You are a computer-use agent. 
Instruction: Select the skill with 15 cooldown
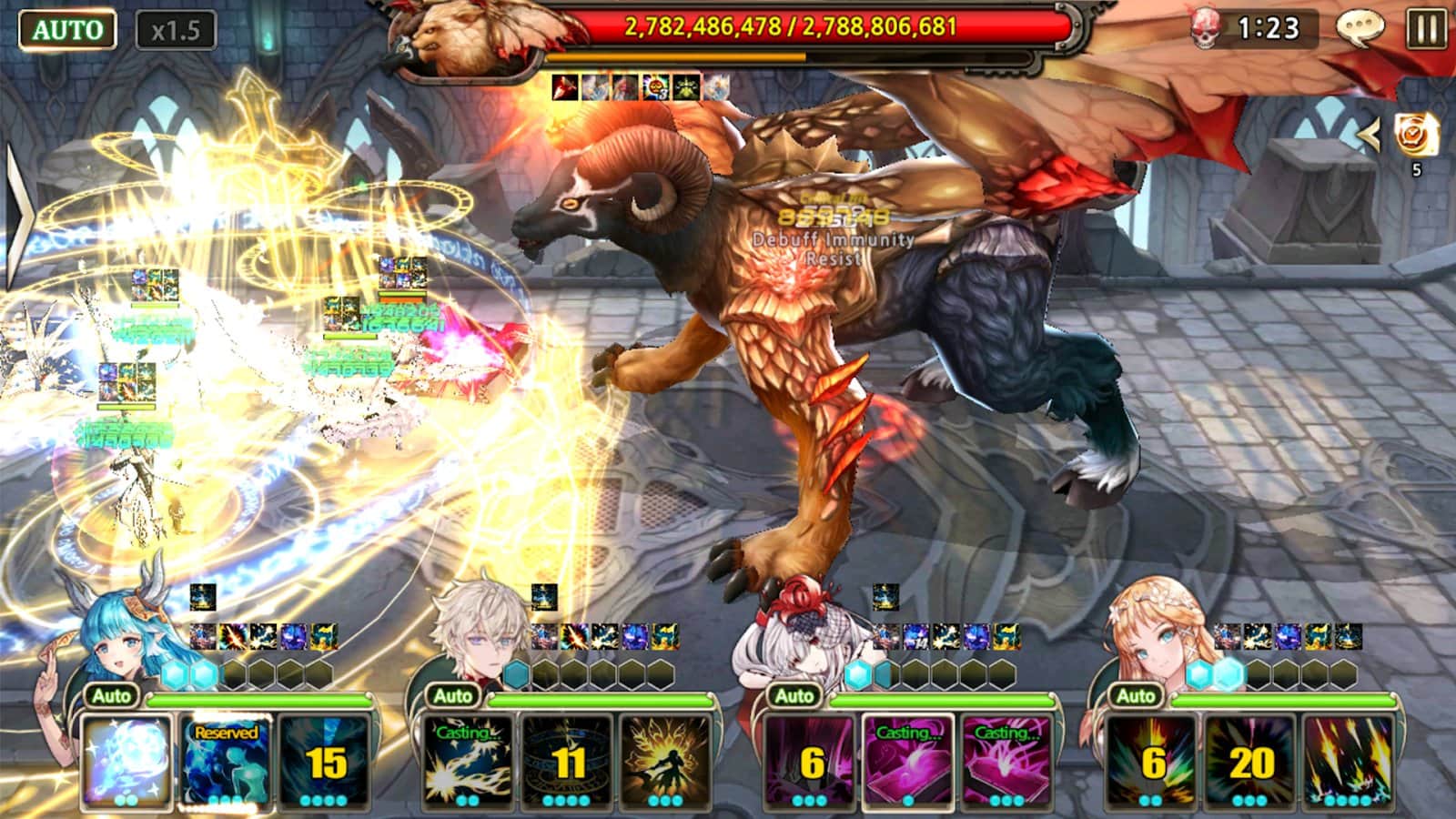[x=325, y=761]
